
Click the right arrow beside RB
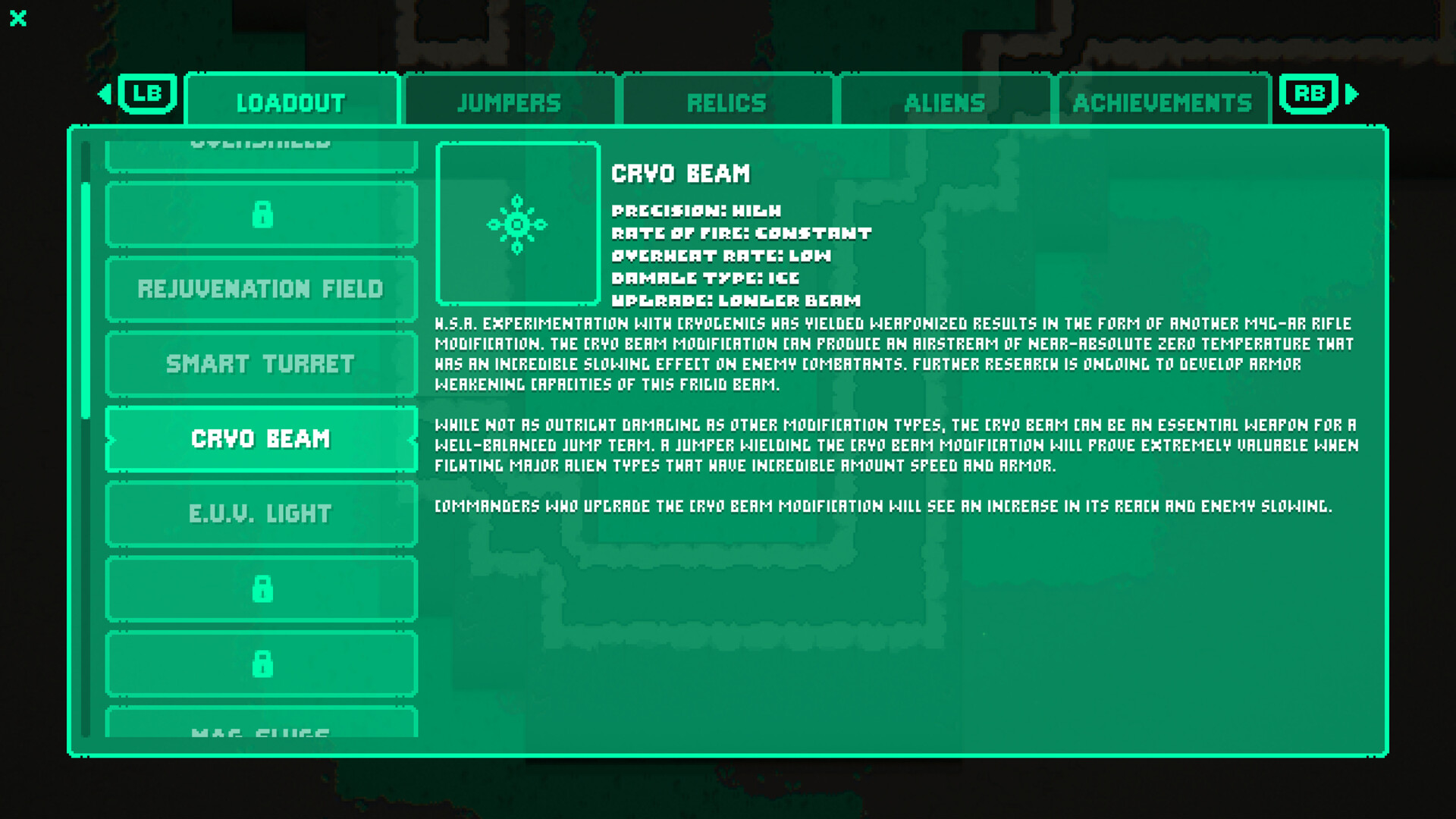[1353, 94]
